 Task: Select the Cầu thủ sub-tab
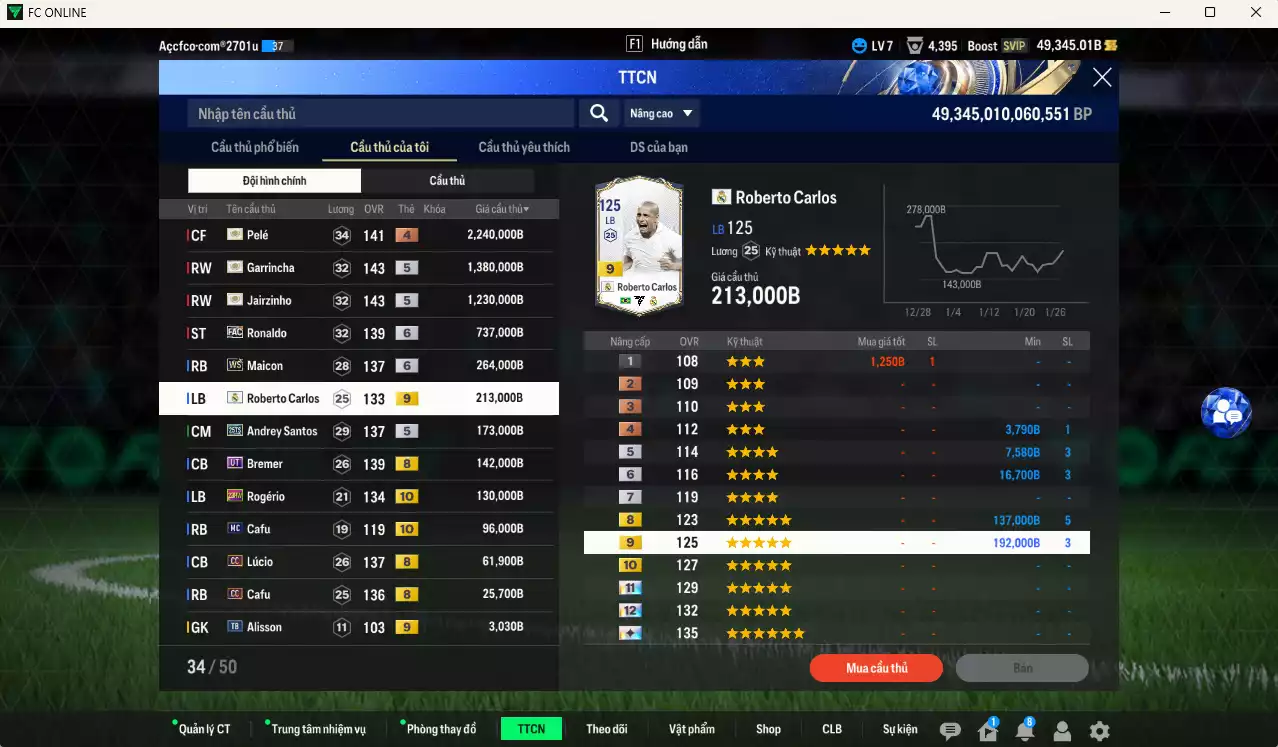(x=447, y=181)
